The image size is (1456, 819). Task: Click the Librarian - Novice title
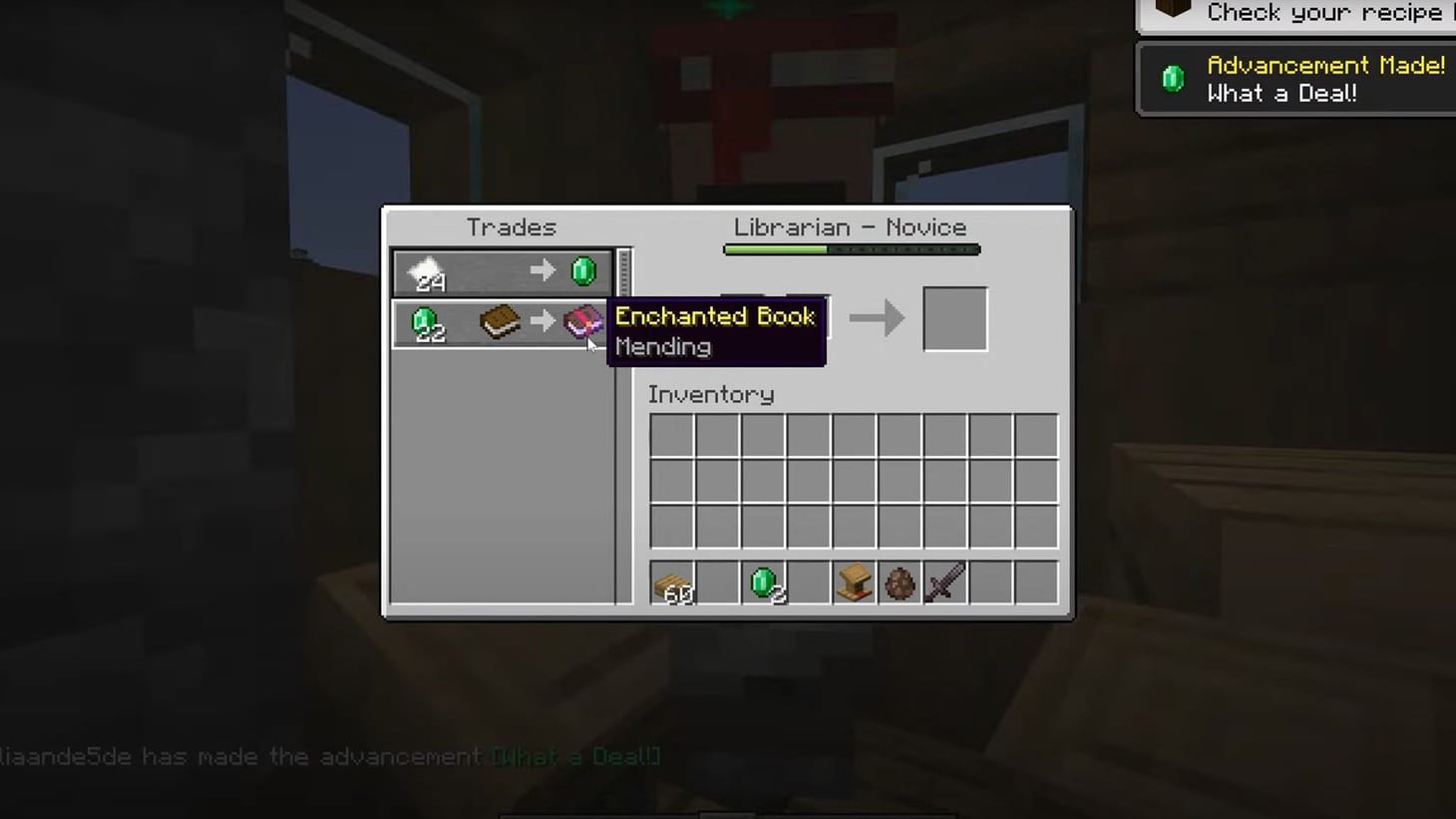(850, 227)
